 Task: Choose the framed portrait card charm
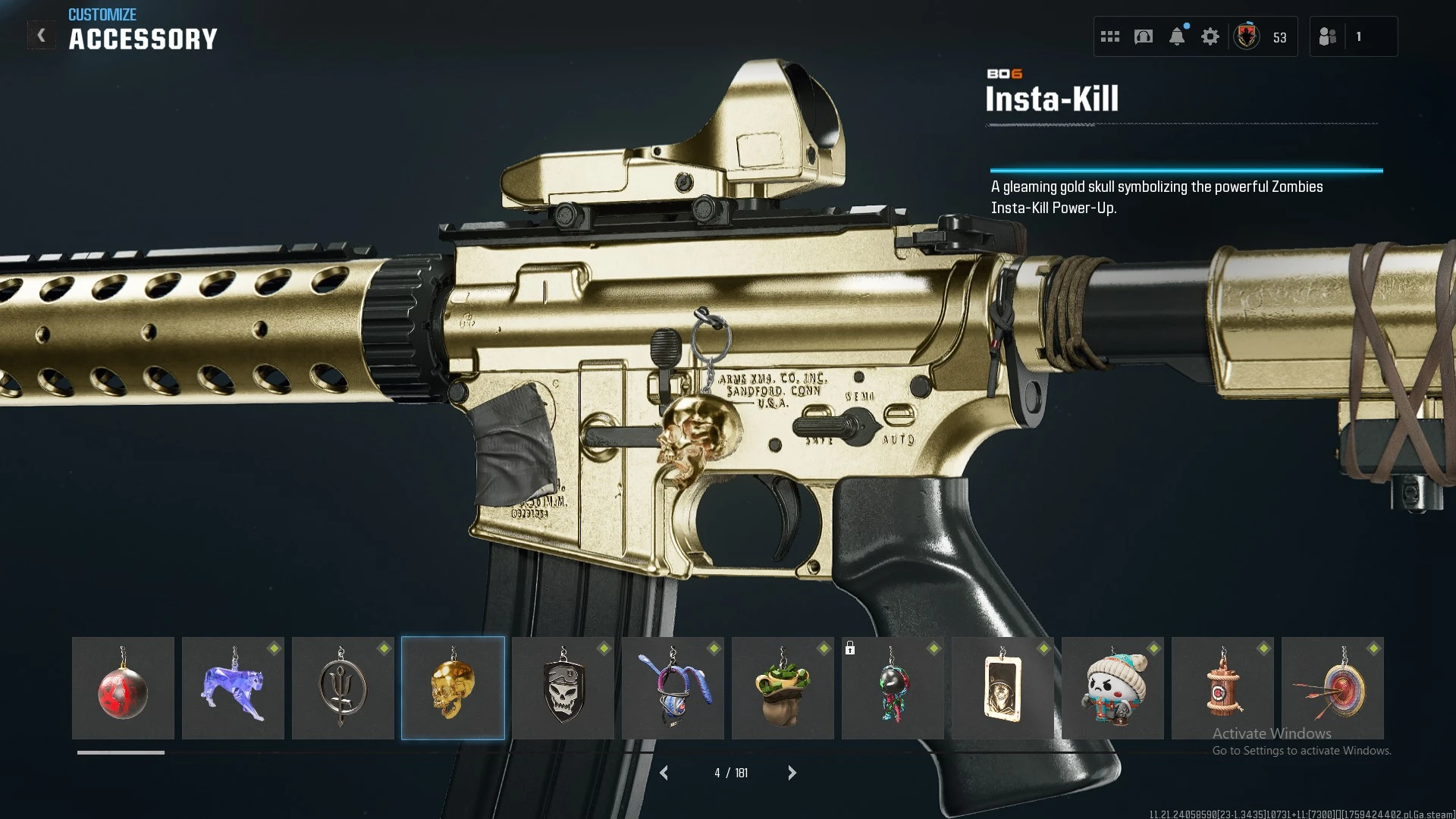[1003, 689]
